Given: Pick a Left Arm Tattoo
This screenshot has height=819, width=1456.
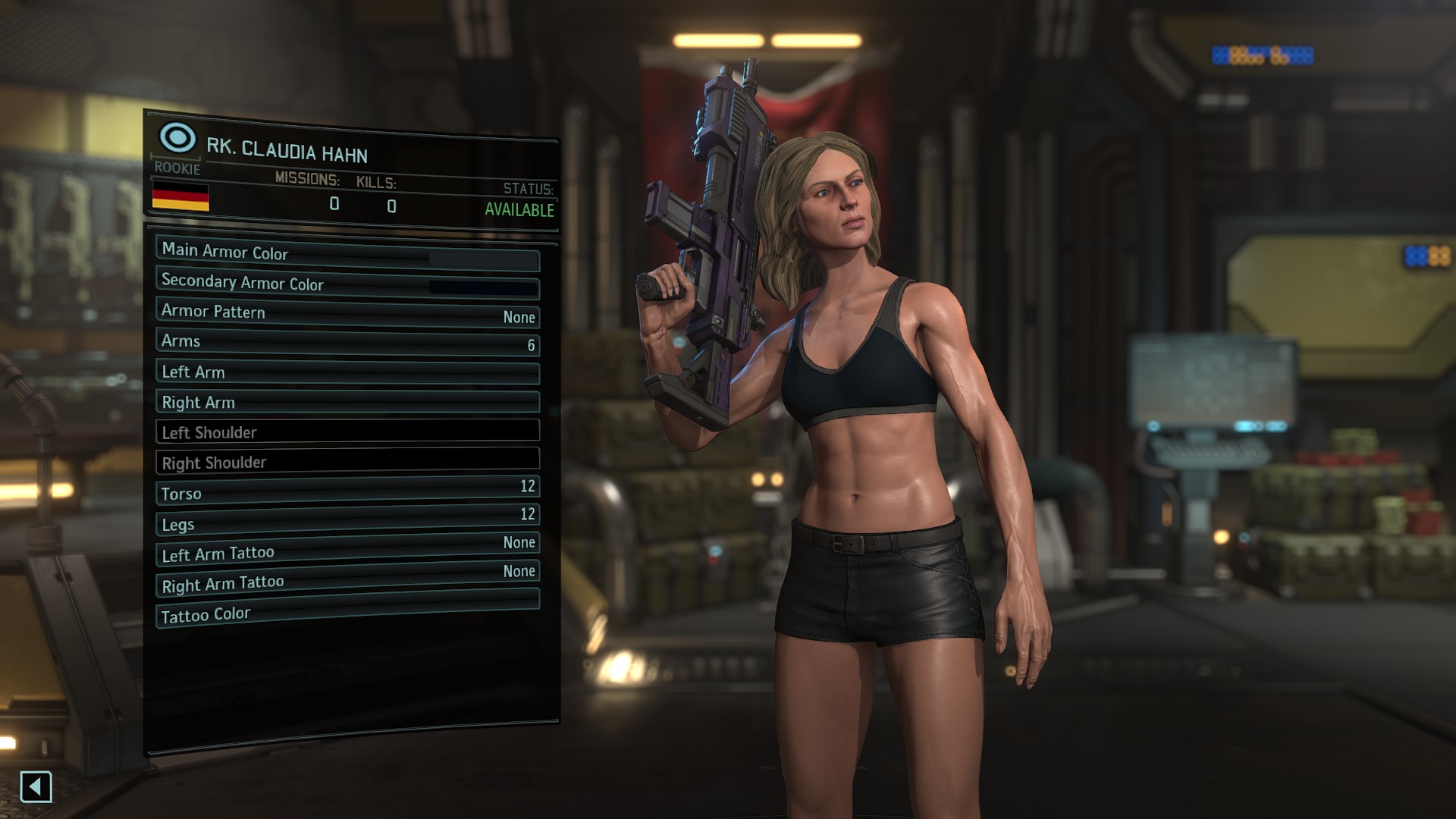Looking at the screenshot, I should point(347,550).
